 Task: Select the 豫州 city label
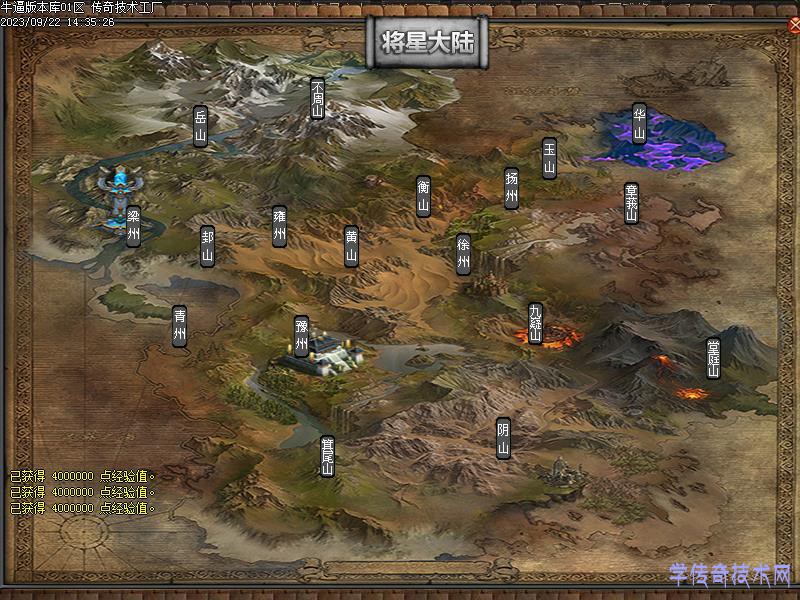pyautogui.click(x=301, y=337)
